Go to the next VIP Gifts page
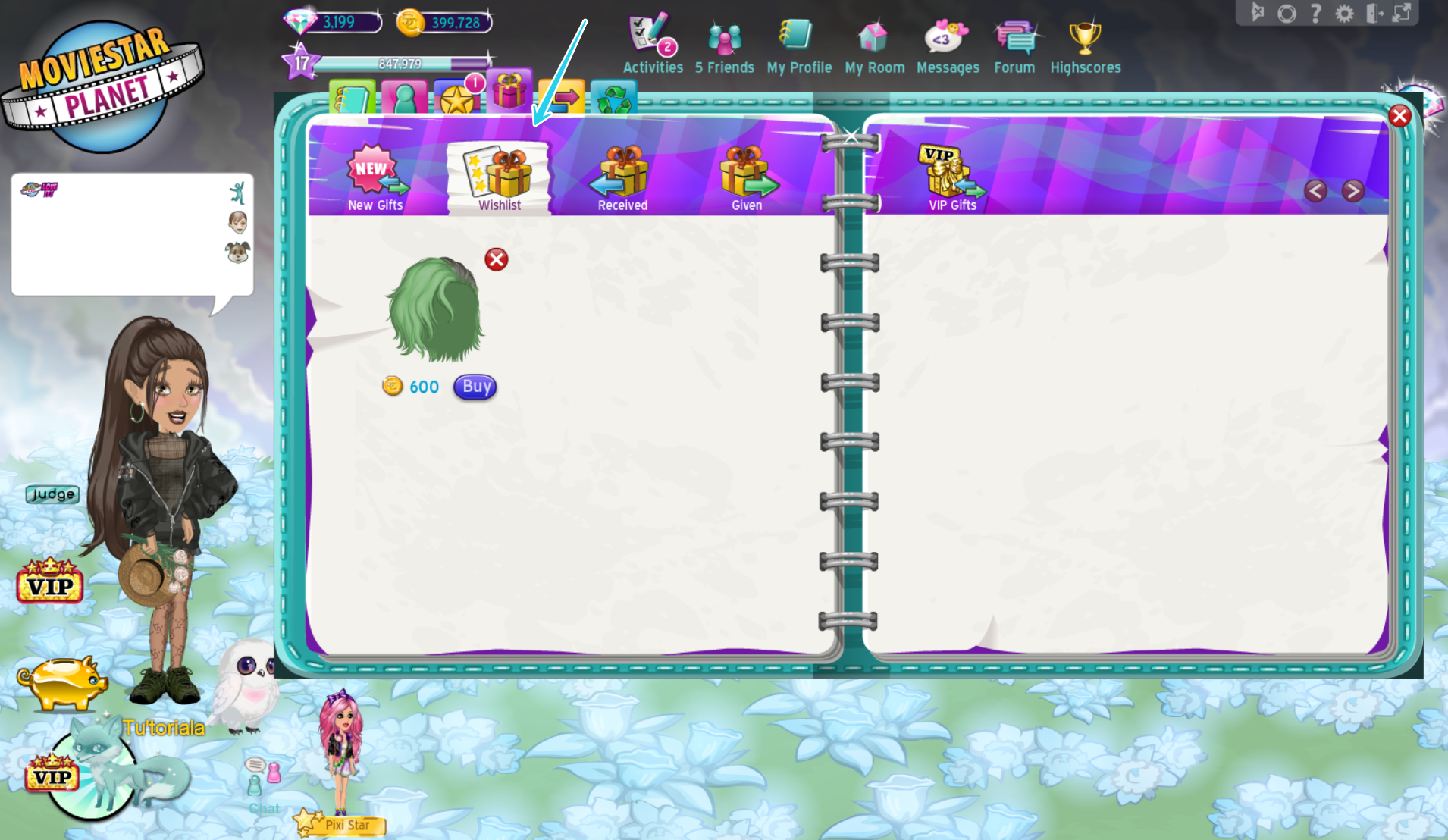Viewport: 1448px width, 840px height. pyautogui.click(x=1354, y=191)
